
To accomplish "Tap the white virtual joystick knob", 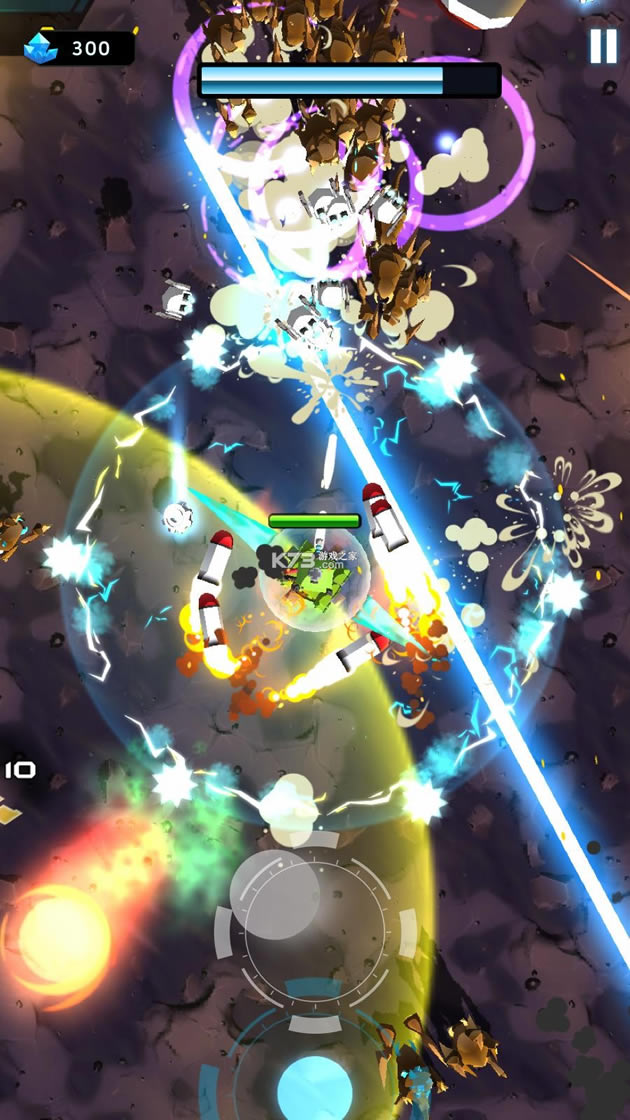I will [275, 881].
